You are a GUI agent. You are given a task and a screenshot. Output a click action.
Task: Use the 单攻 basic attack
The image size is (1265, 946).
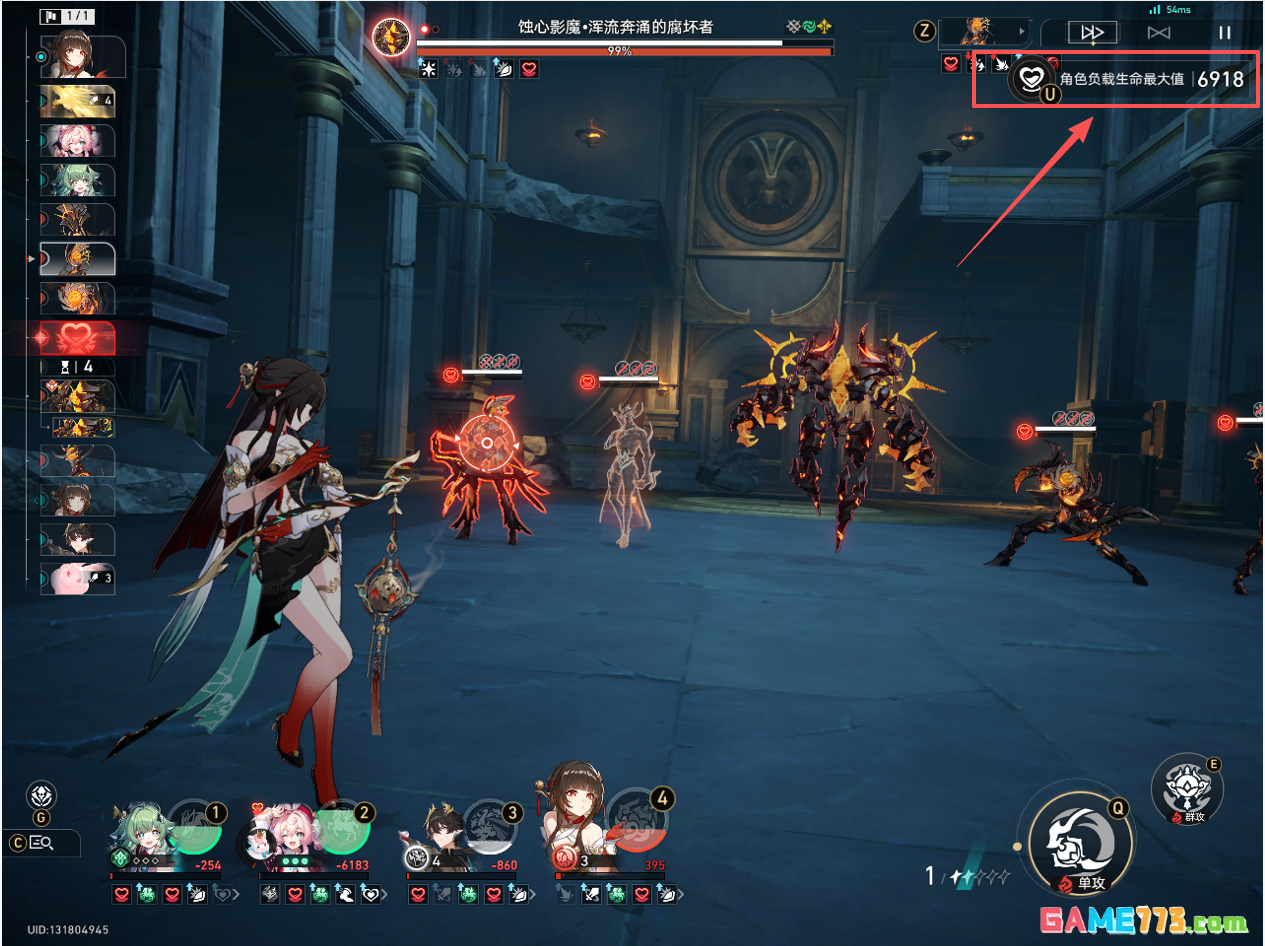coord(1075,840)
